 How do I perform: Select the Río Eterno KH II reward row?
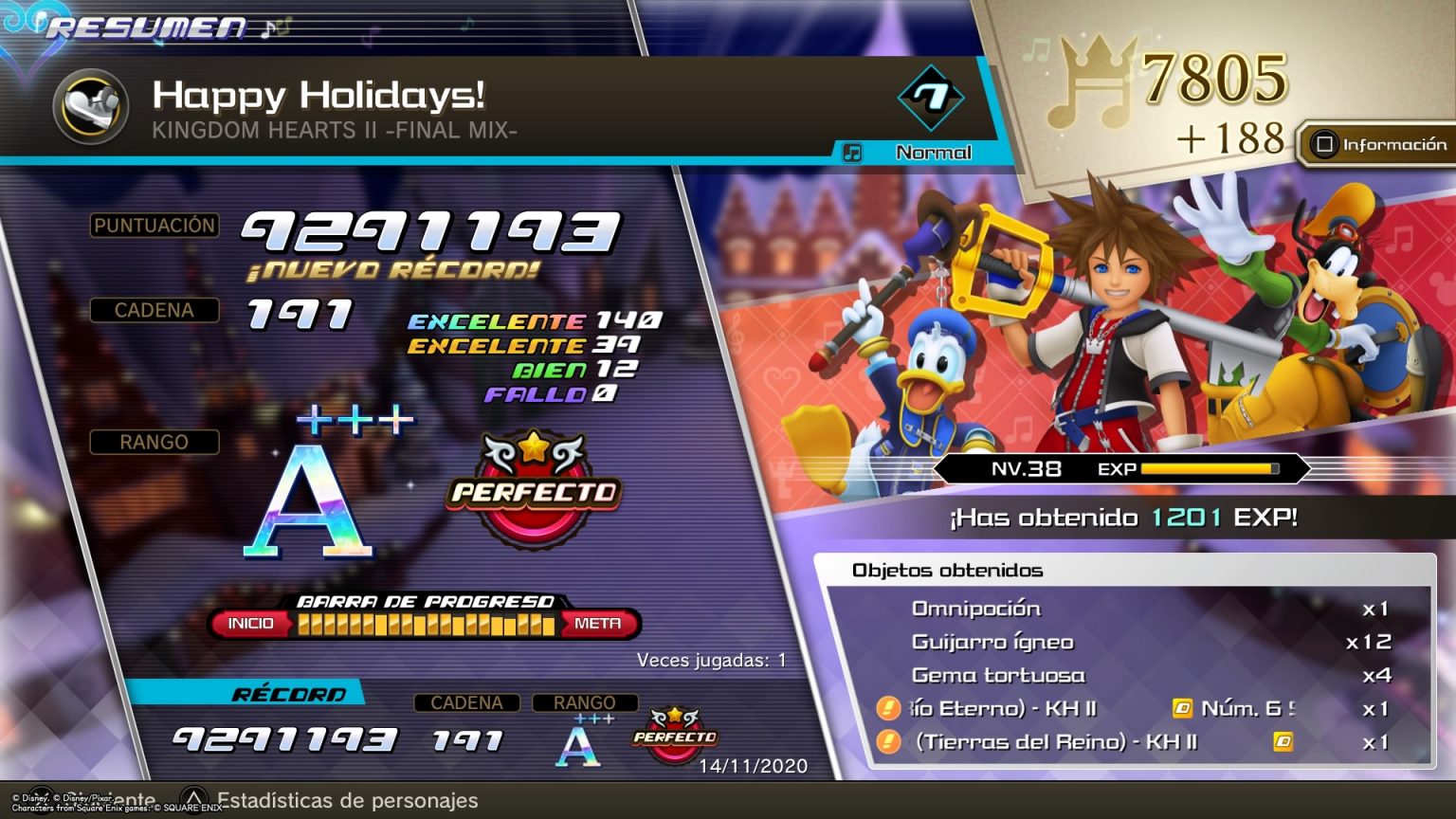[x=1128, y=708]
